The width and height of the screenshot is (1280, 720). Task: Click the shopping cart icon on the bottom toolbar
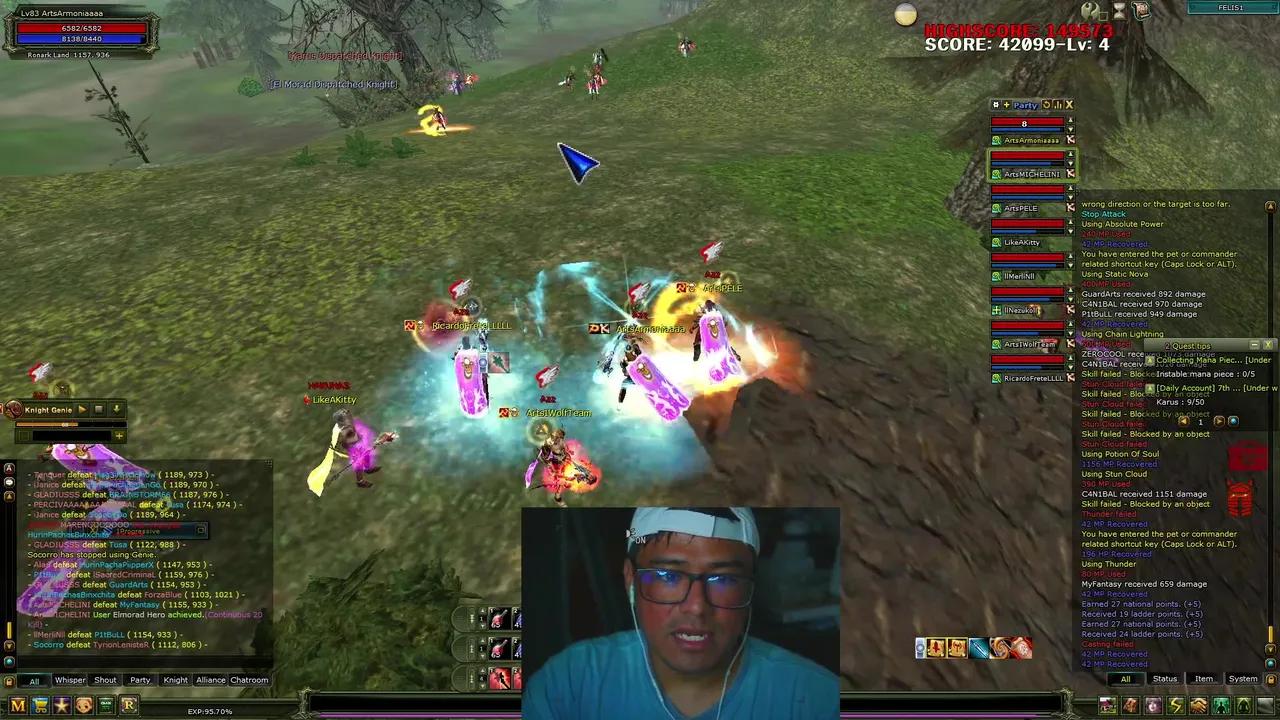40,705
